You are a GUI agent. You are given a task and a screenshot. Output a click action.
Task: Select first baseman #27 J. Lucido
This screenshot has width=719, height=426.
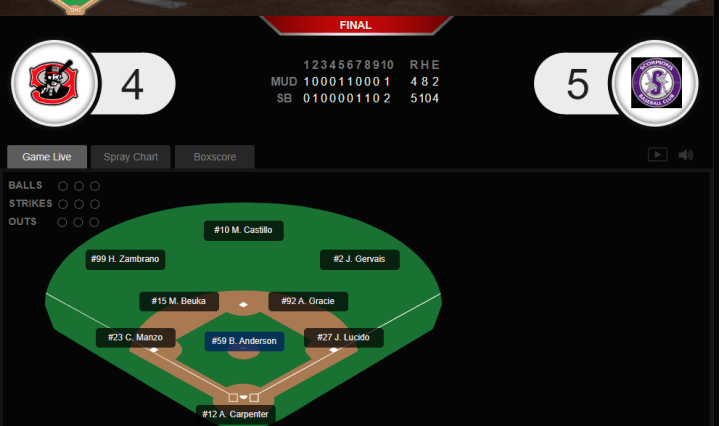[x=344, y=338]
